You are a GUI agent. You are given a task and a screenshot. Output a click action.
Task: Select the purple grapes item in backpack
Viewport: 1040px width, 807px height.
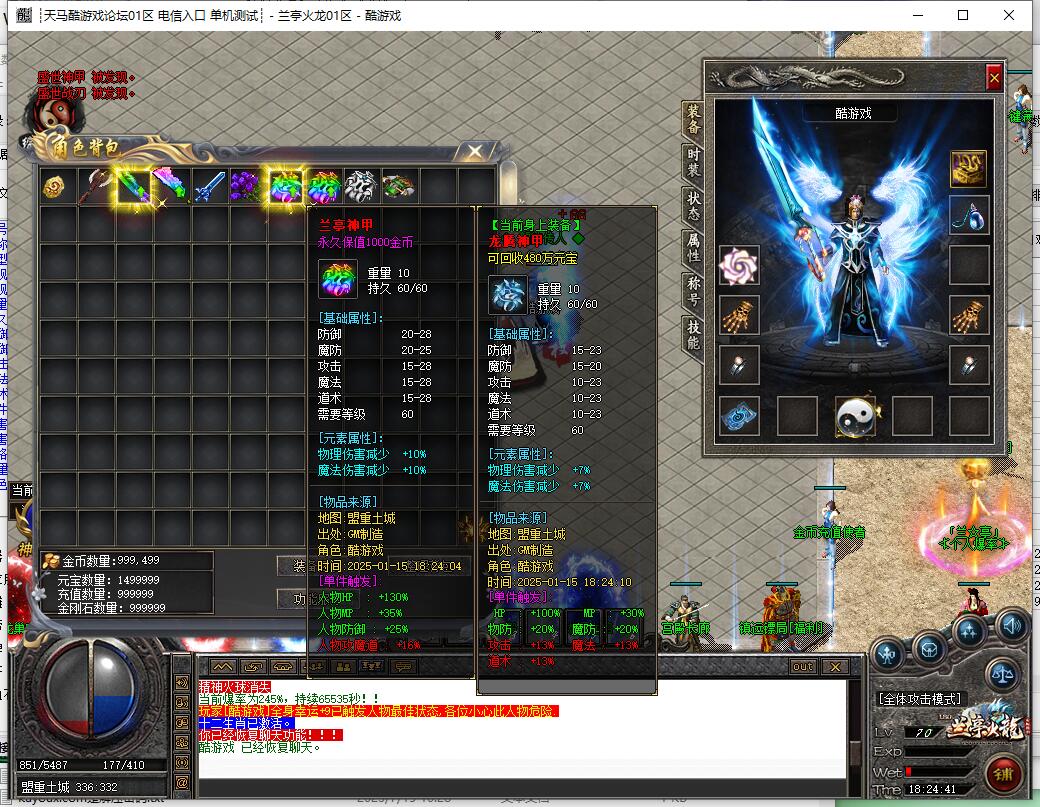coord(247,187)
